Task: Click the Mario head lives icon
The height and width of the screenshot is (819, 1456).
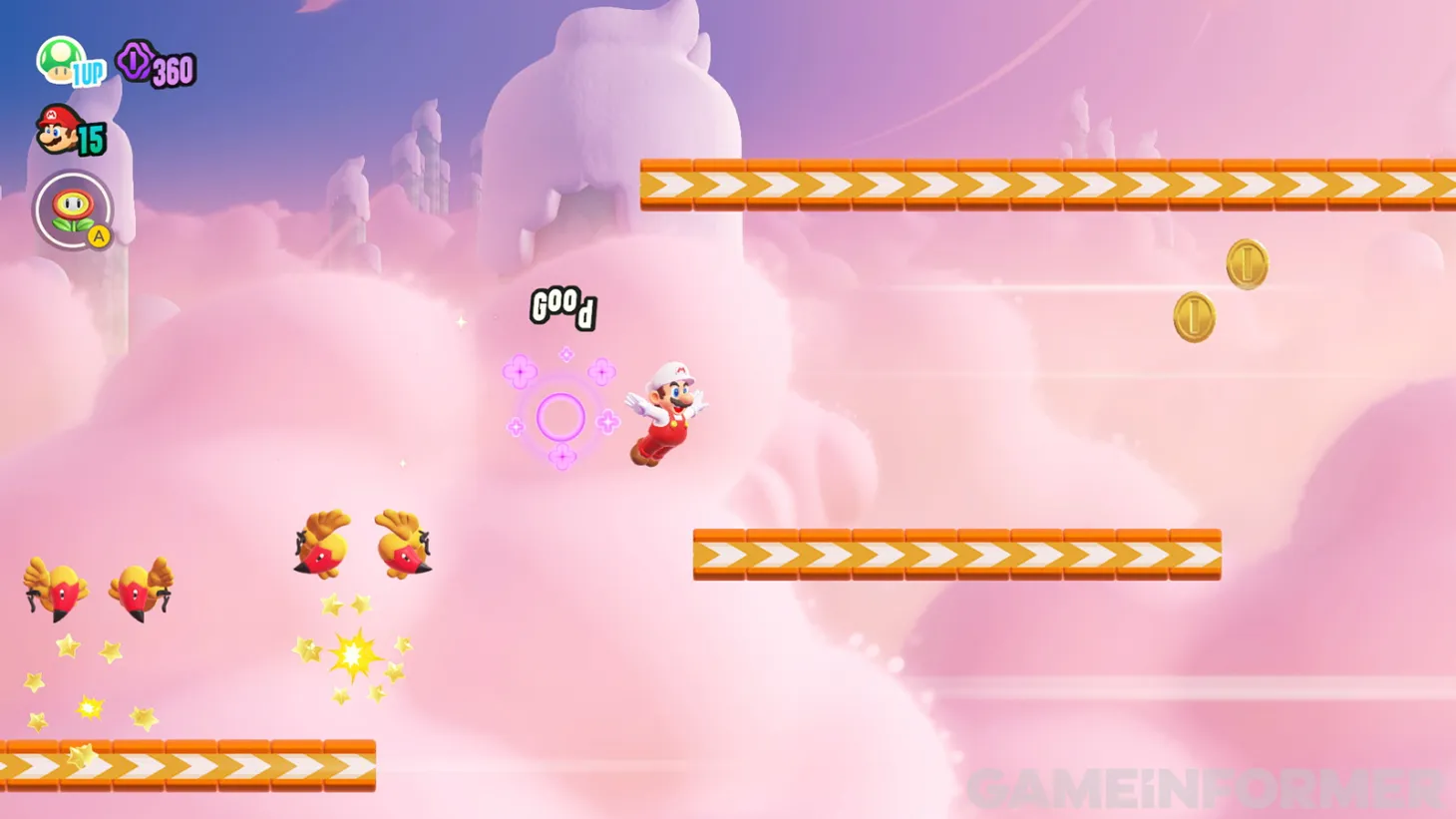Action: (56, 131)
